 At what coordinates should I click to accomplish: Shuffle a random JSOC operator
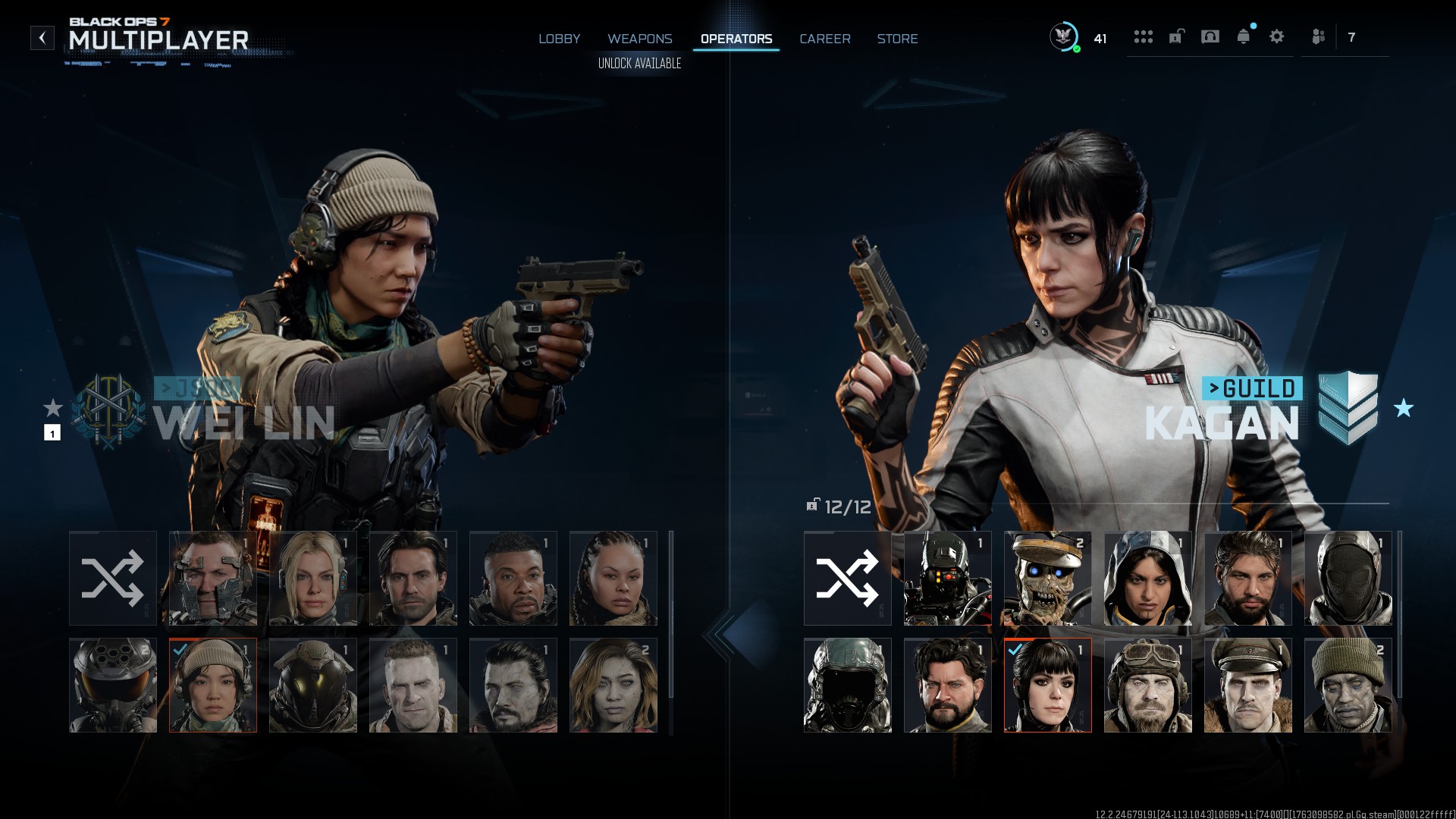pyautogui.click(x=111, y=578)
